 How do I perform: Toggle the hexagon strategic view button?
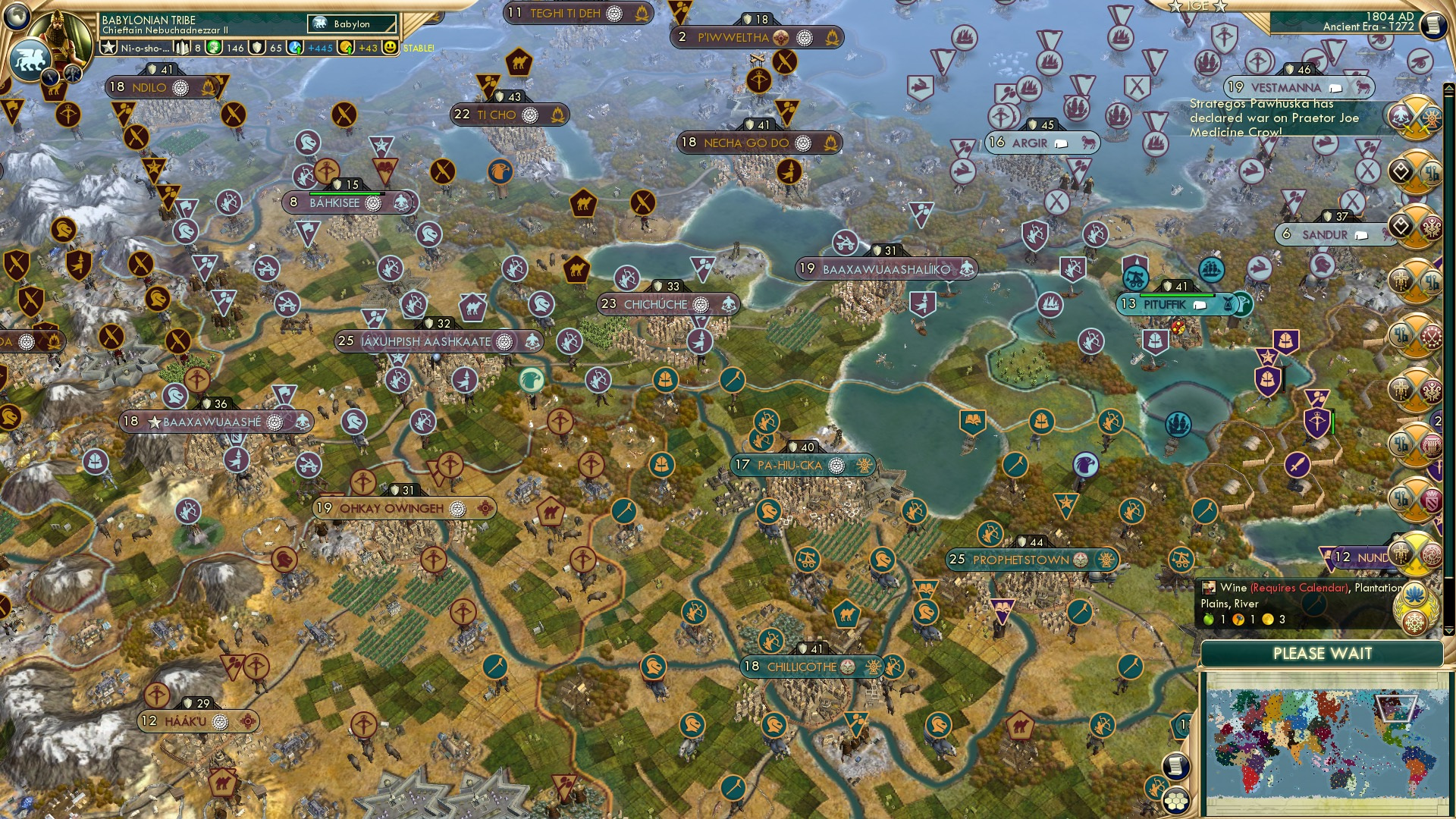click(x=1177, y=802)
